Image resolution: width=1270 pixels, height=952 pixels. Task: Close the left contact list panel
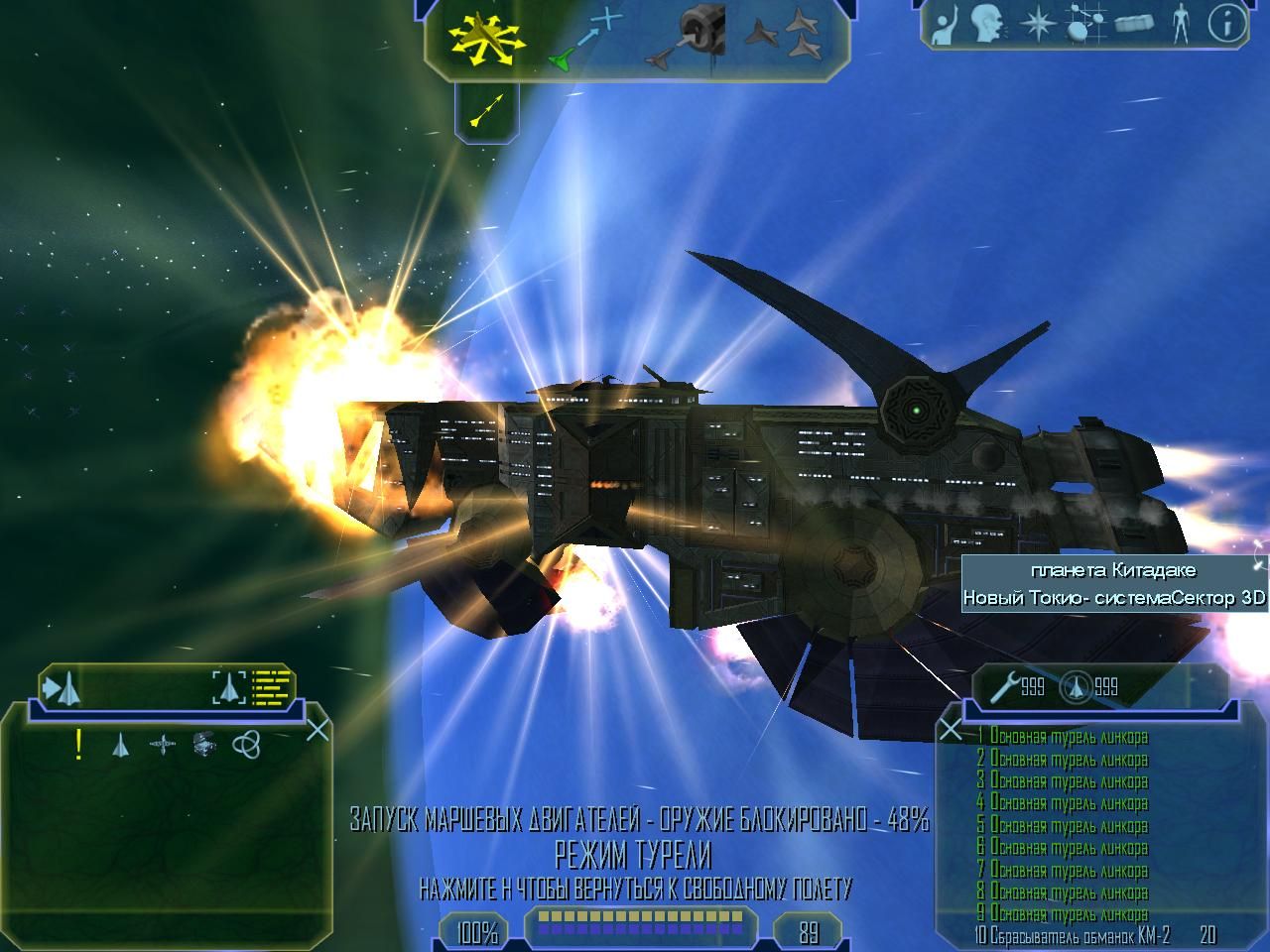317,731
